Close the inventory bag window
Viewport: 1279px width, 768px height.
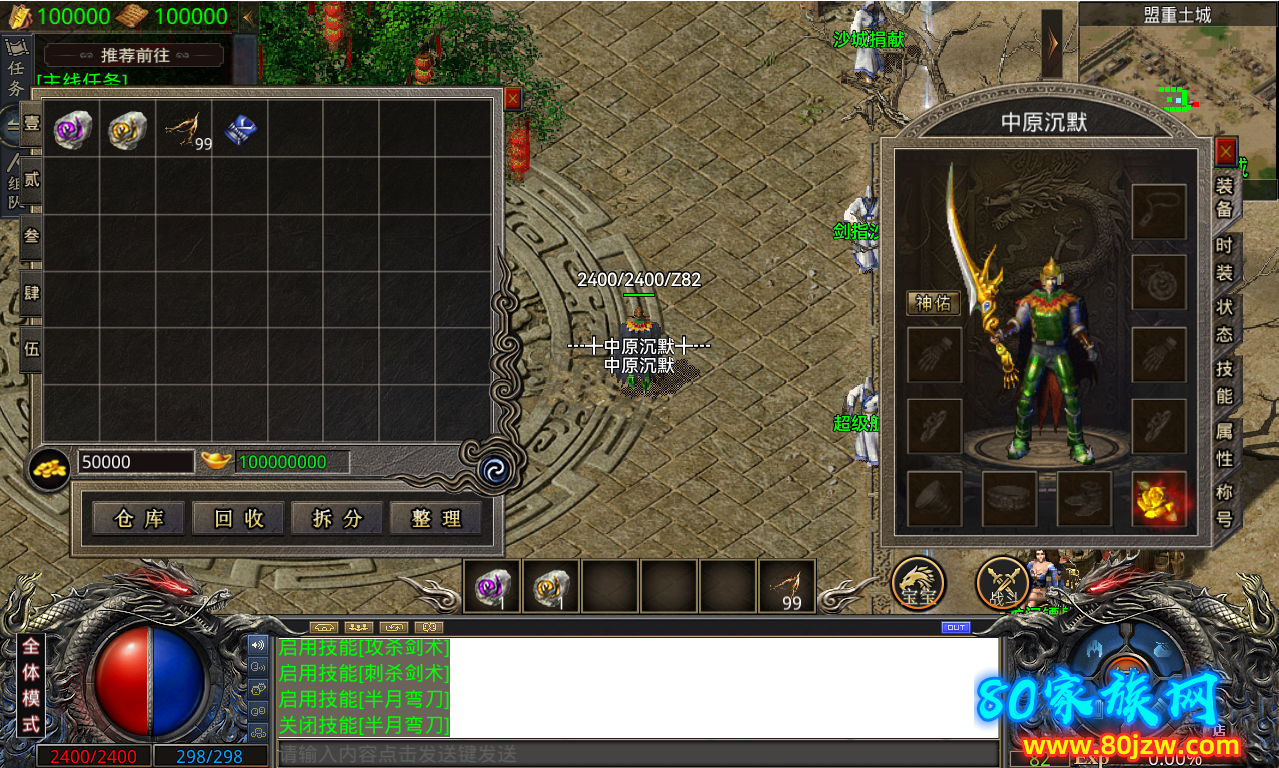[512, 98]
